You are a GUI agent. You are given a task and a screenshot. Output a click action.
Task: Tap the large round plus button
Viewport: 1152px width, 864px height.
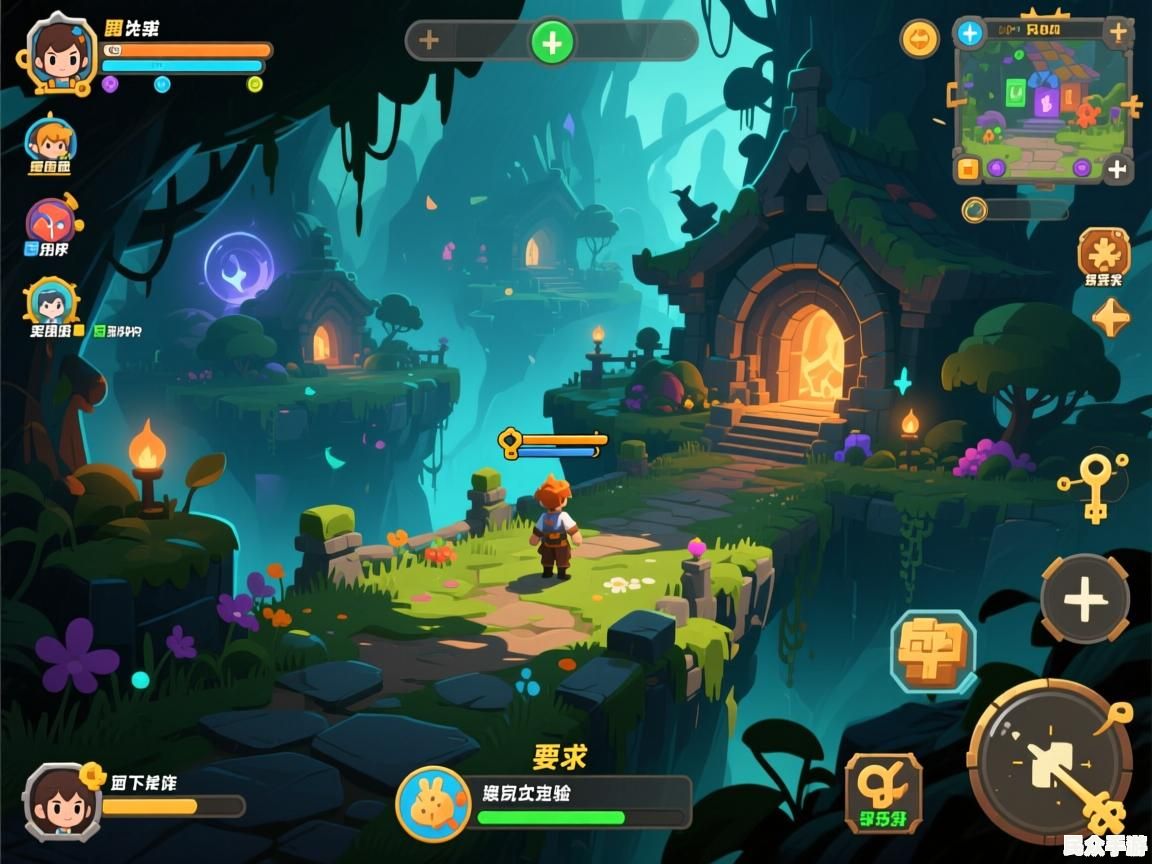(1085, 601)
